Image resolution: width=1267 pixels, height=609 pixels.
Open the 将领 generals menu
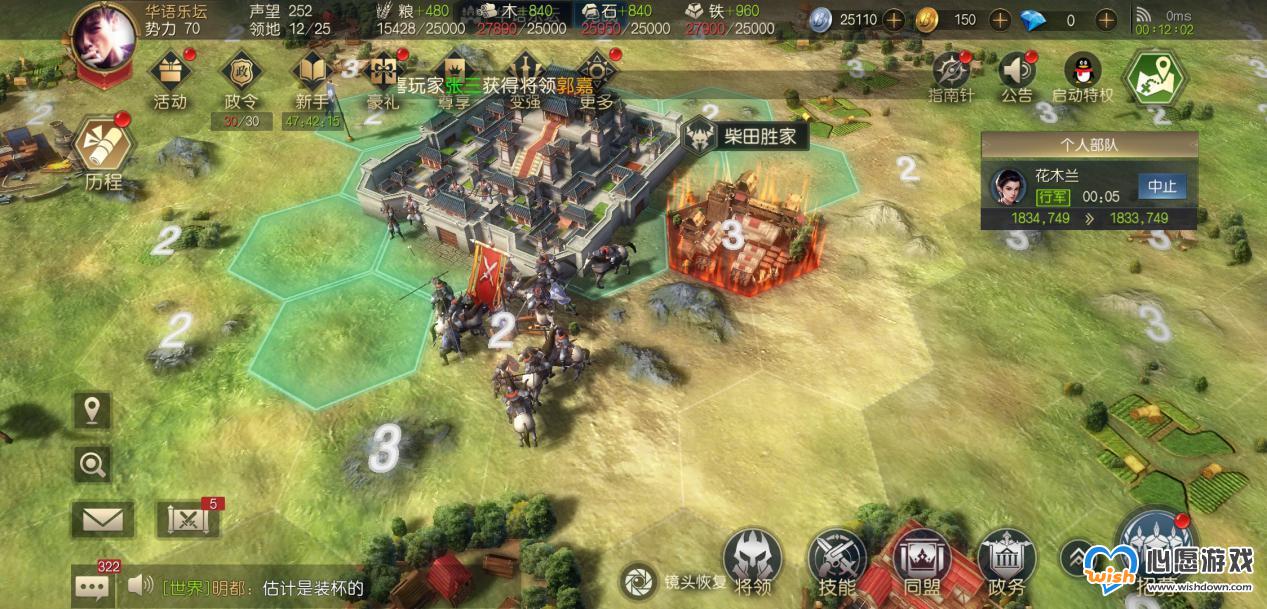pos(752,562)
